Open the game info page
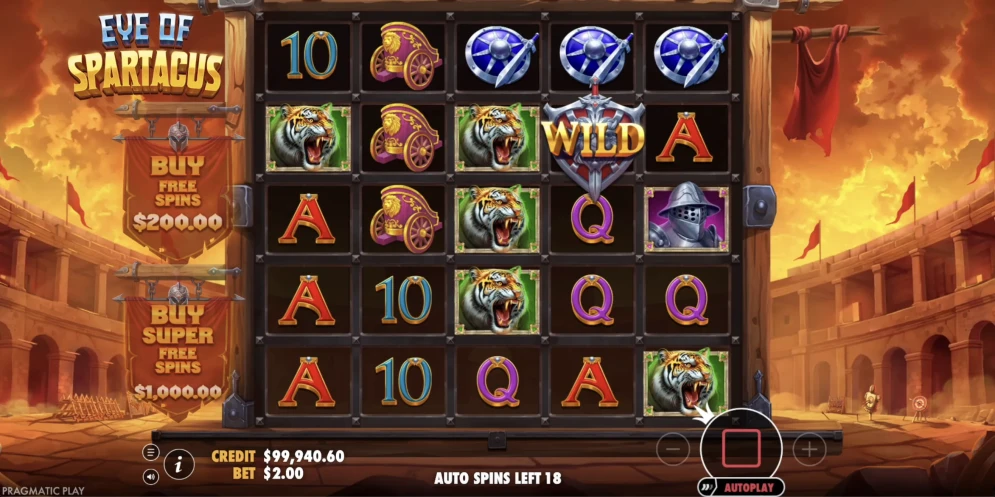The width and height of the screenshot is (995, 497). (x=179, y=463)
